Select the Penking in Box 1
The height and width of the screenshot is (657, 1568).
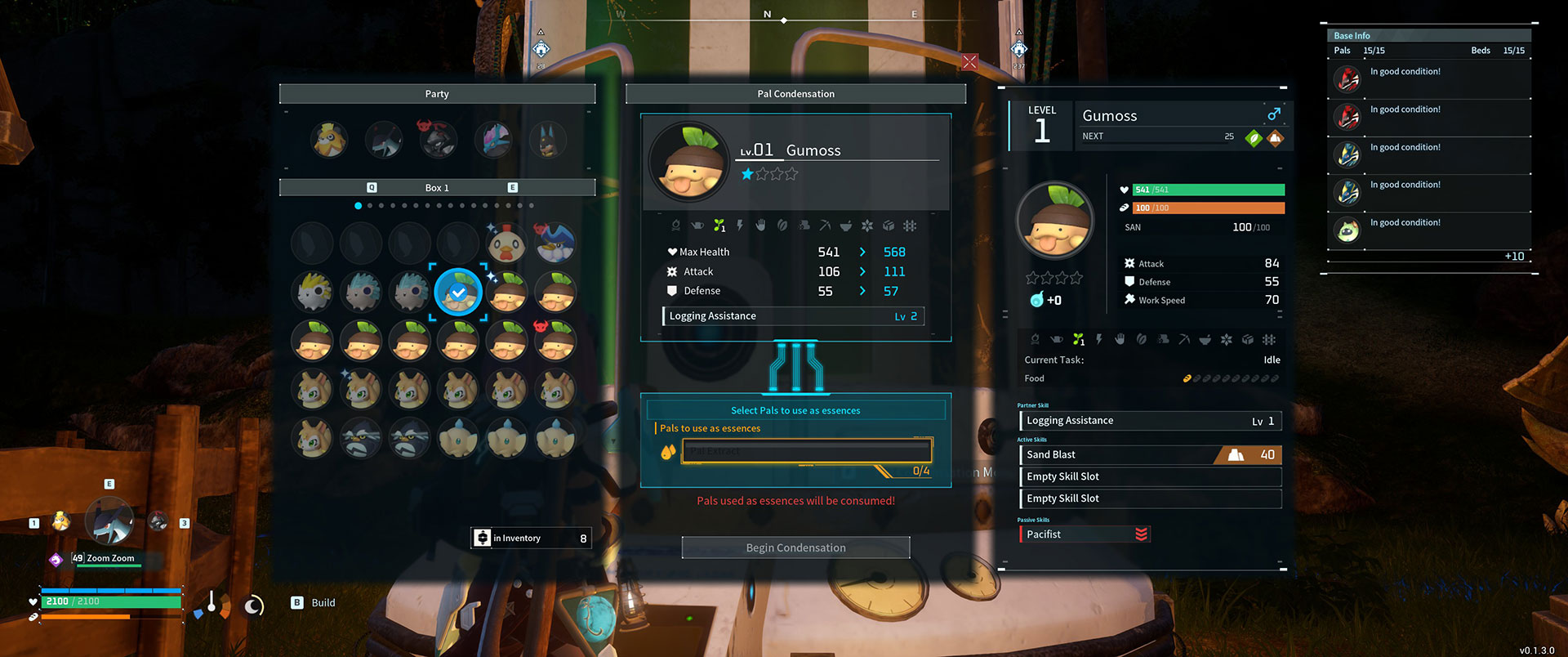(x=555, y=243)
